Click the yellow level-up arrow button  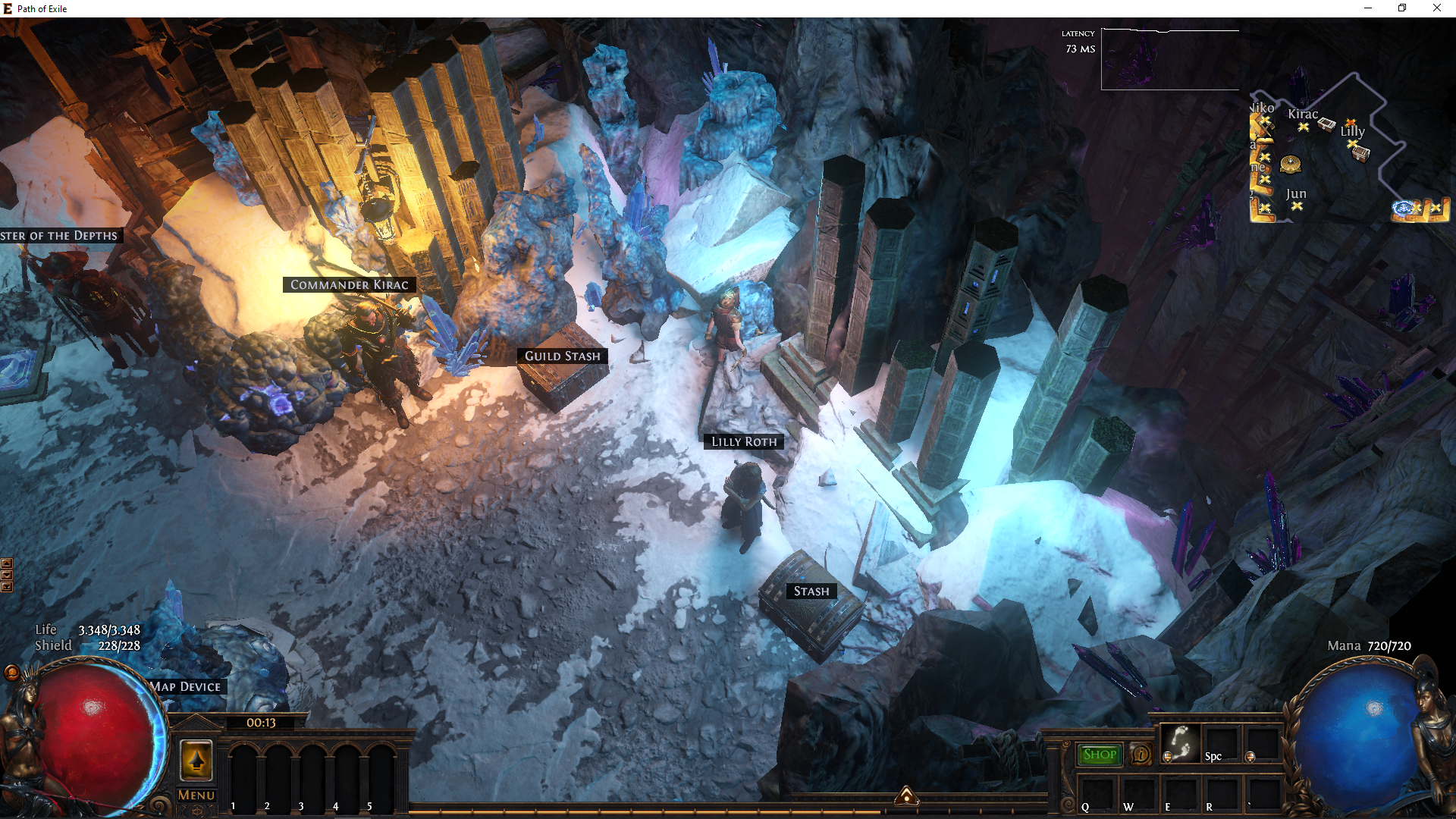[x=196, y=761]
